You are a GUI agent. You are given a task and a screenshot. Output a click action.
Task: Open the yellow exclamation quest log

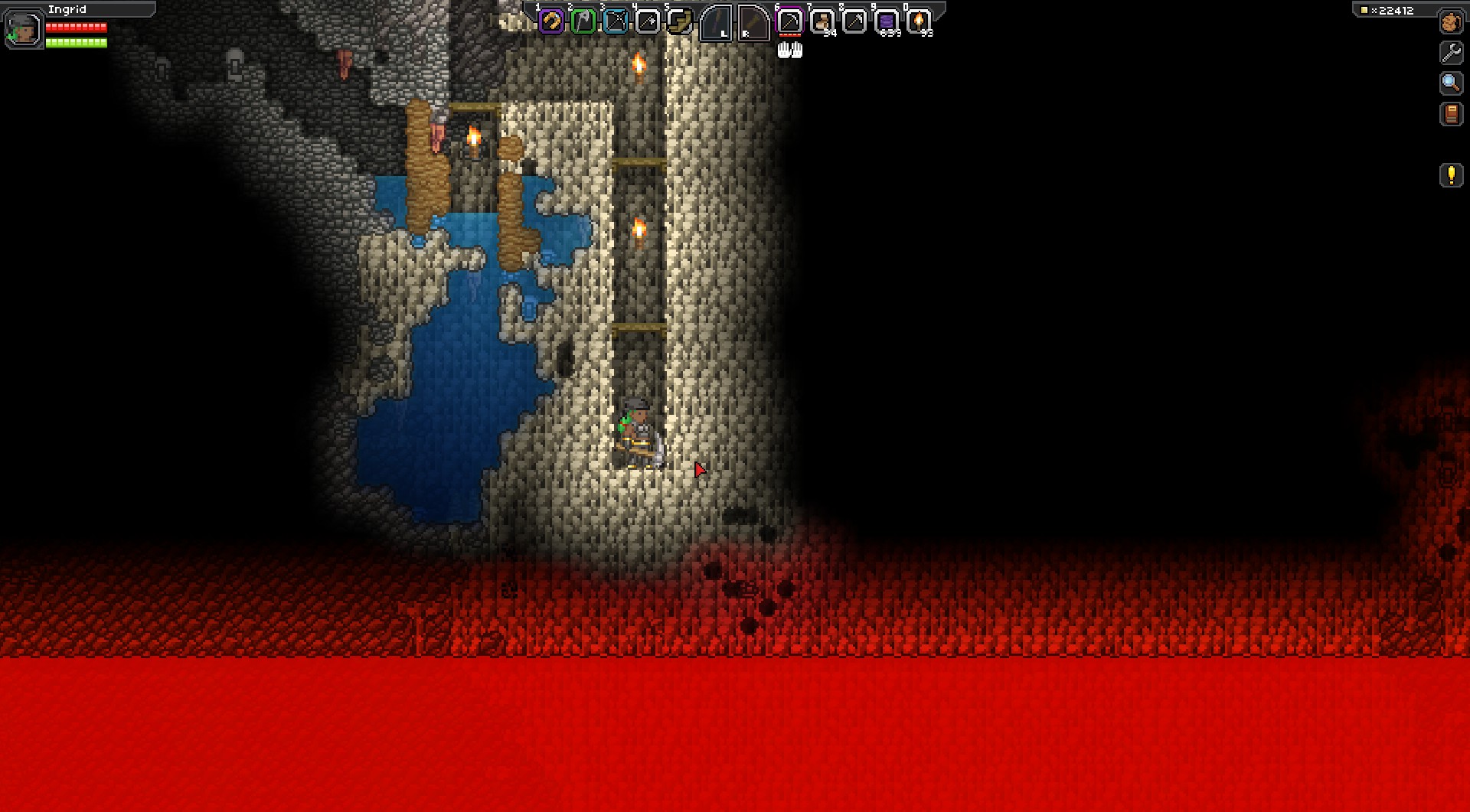coord(1451,175)
